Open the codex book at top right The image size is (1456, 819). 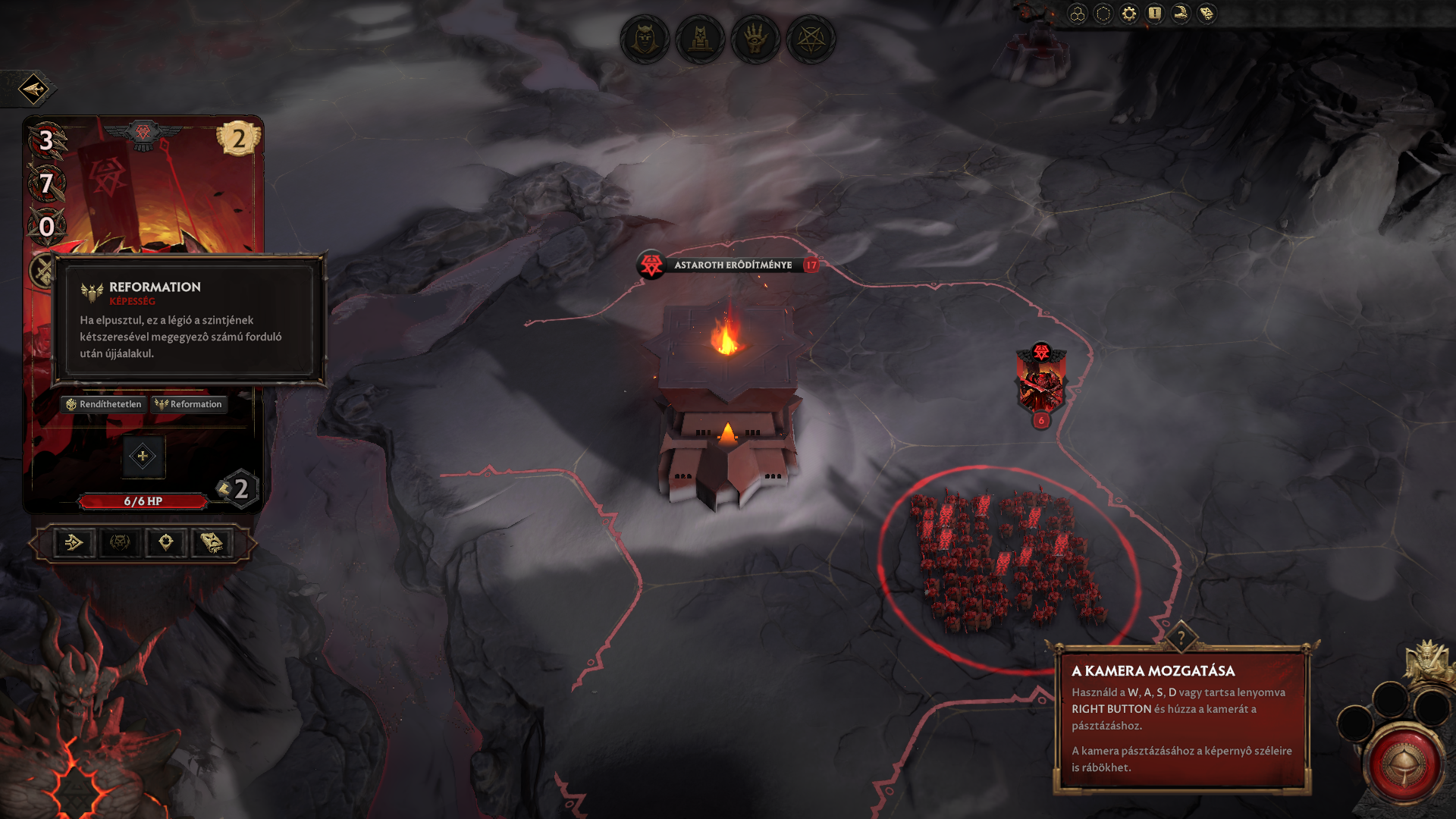point(1207,14)
